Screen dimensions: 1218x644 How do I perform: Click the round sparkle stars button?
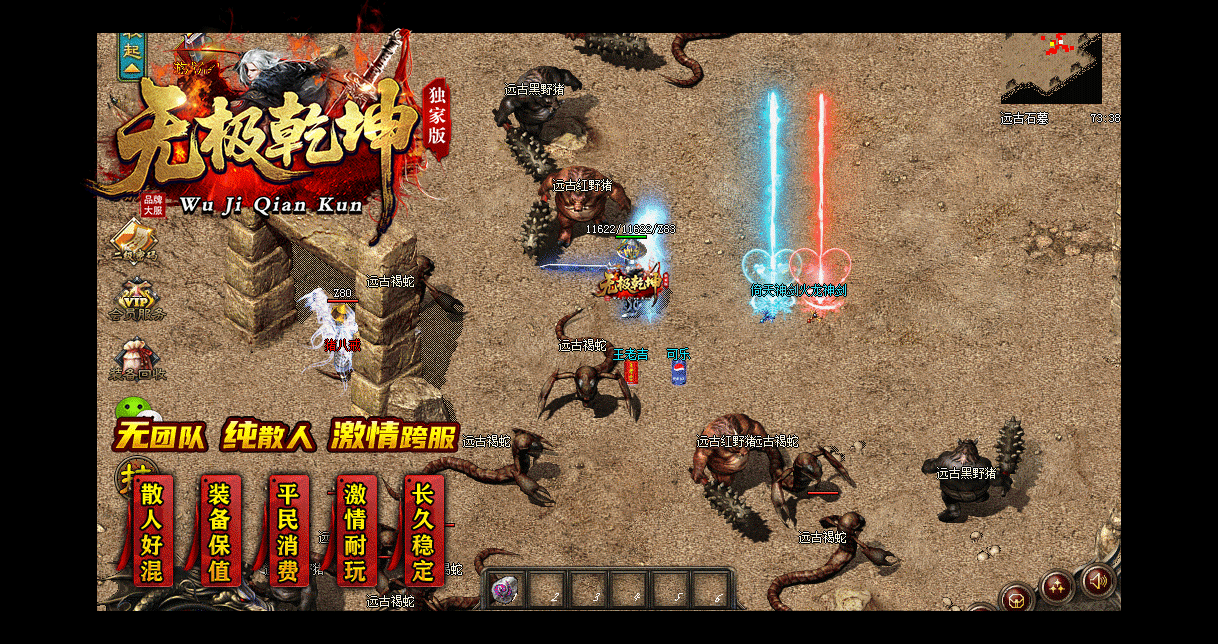[x=1057, y=586]
